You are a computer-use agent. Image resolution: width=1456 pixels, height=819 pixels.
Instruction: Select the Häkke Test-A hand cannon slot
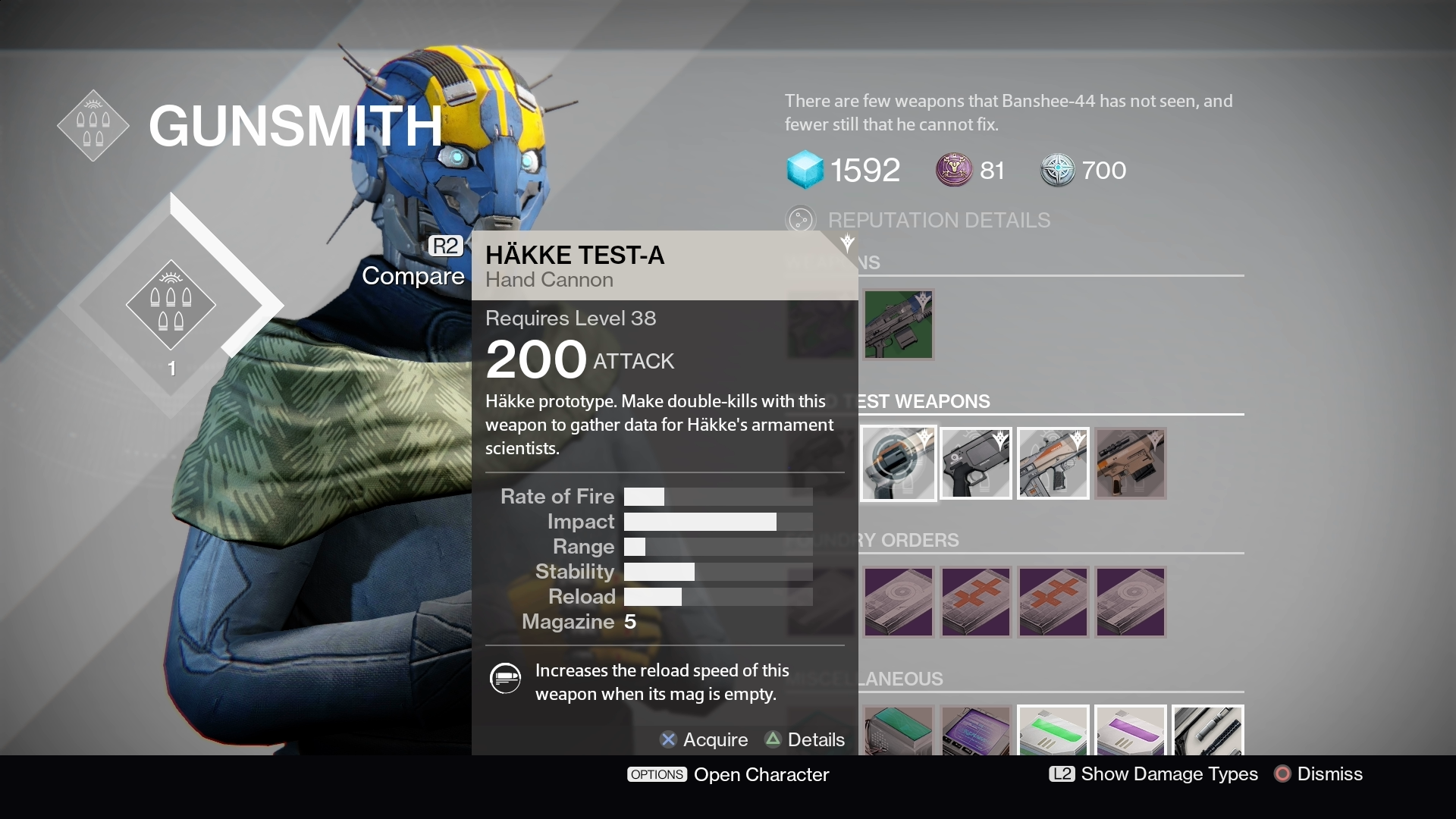tap(899, 463)
